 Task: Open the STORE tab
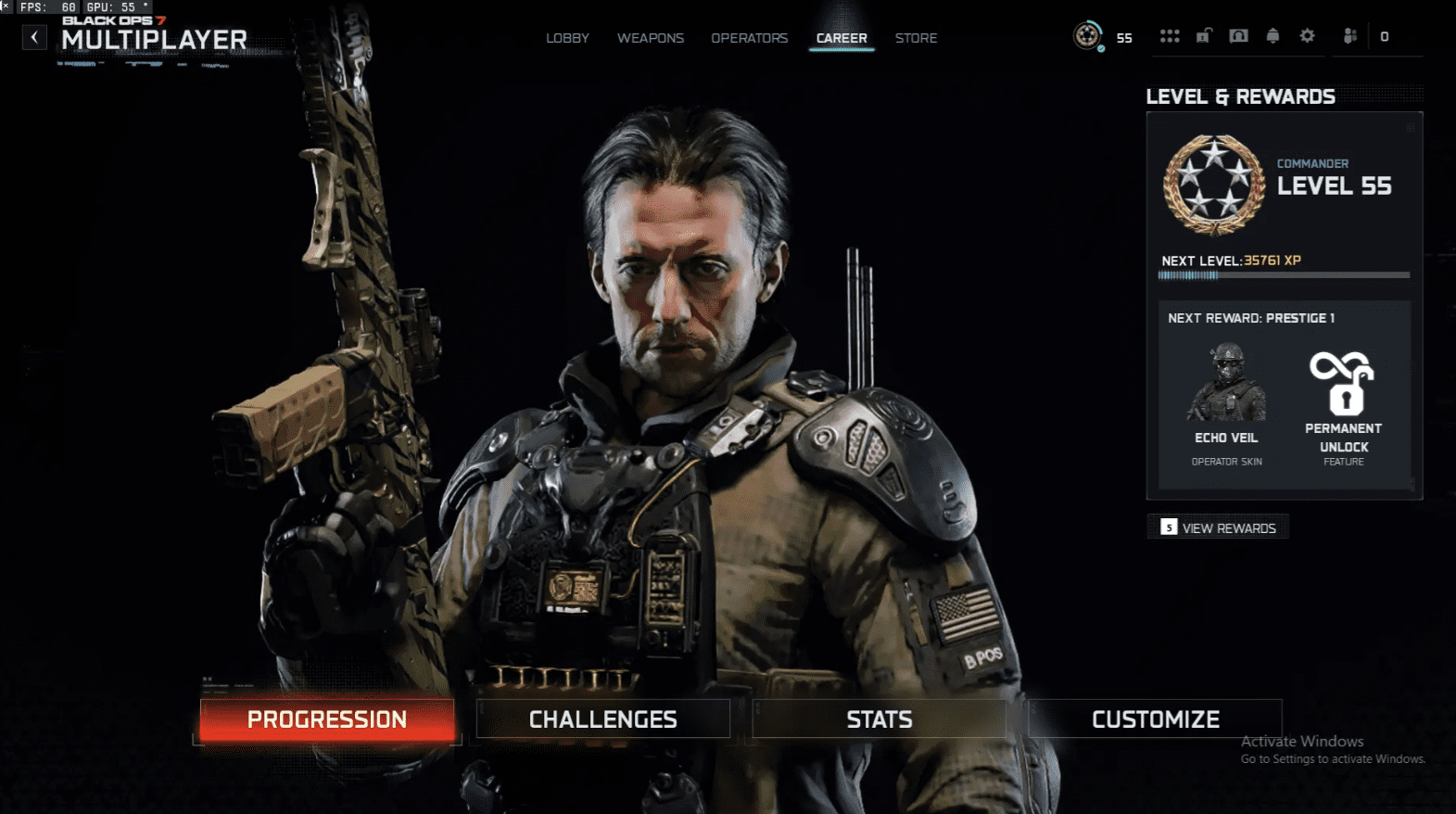(916, 38)
